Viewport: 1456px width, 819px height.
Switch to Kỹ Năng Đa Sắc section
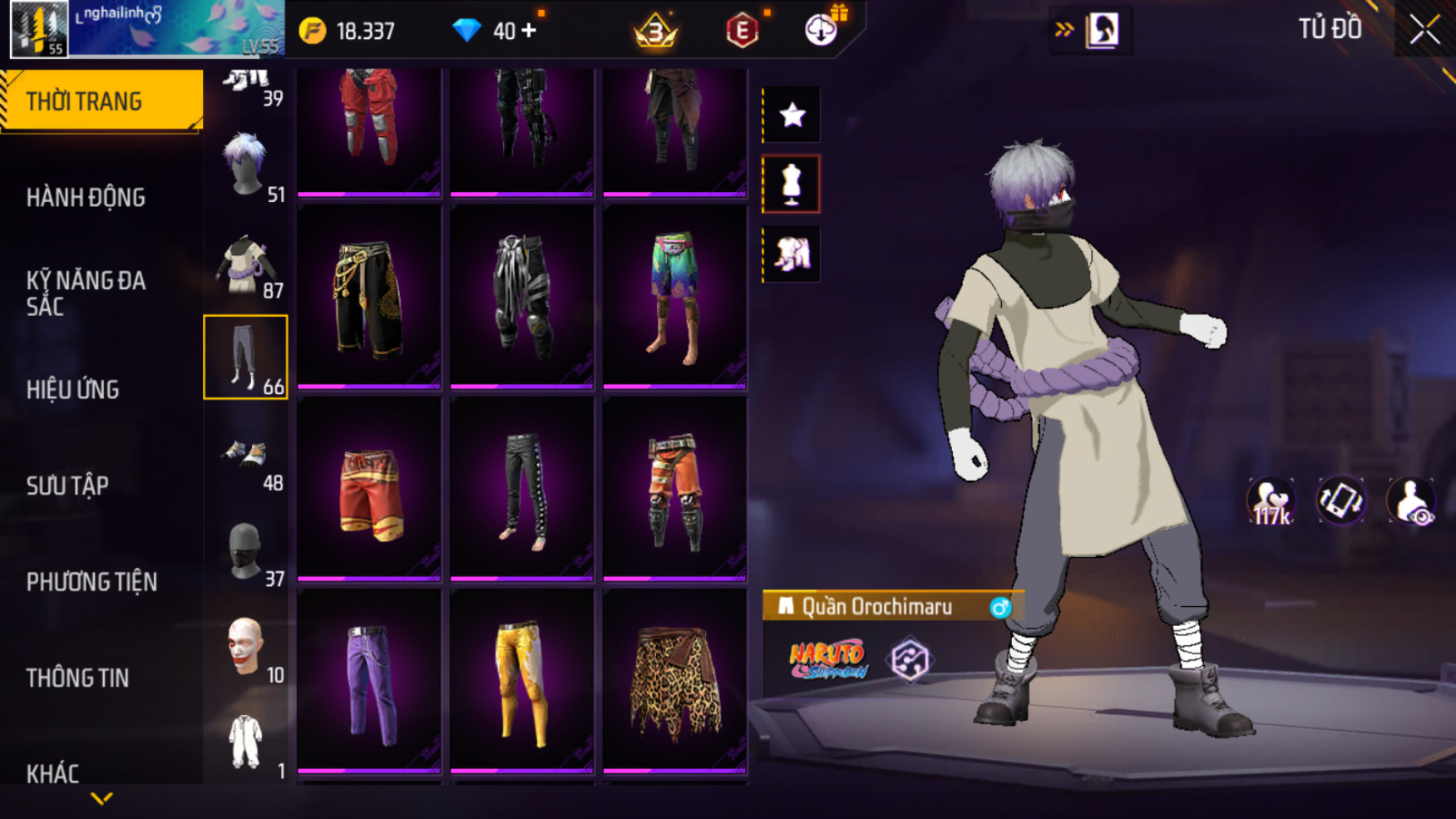pos(86,294)
